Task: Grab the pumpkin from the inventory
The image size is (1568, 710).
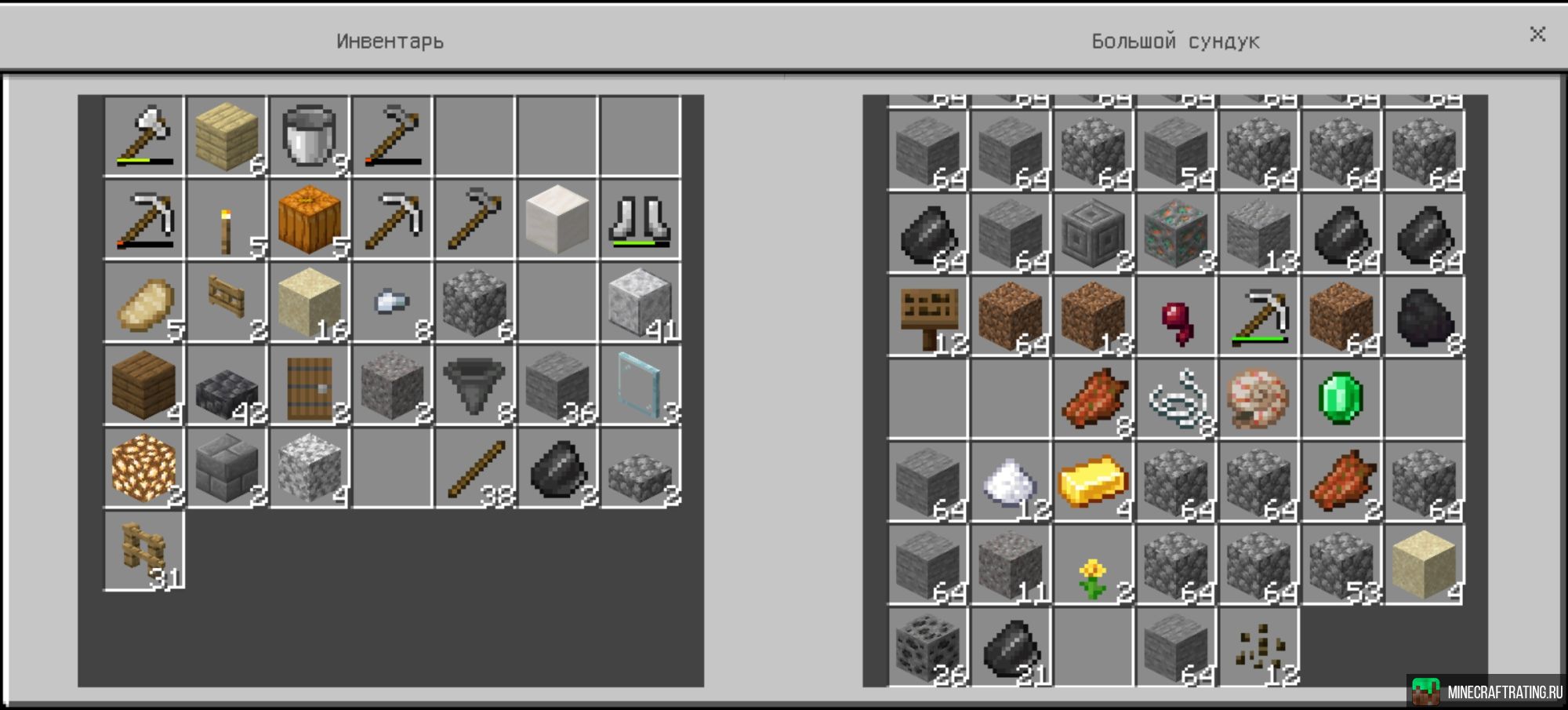Action: coord(308,222)
